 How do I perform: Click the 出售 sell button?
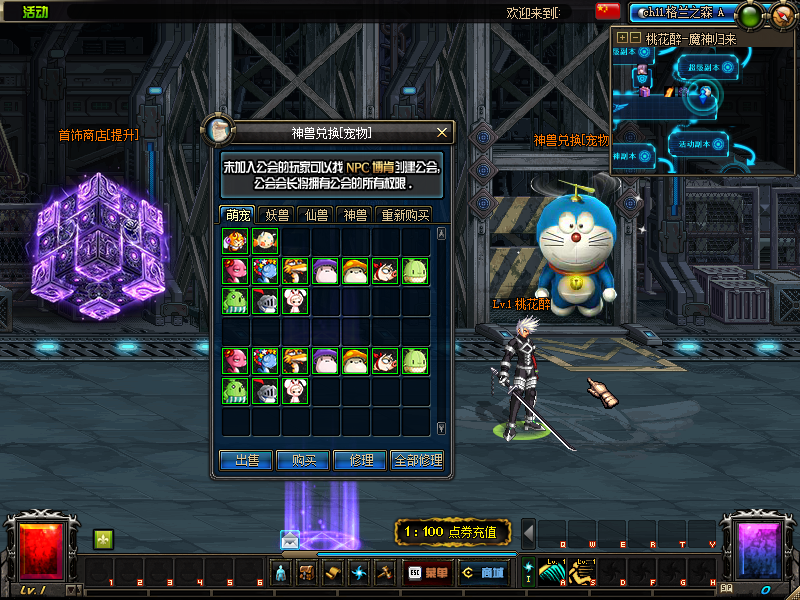point(246,460)
